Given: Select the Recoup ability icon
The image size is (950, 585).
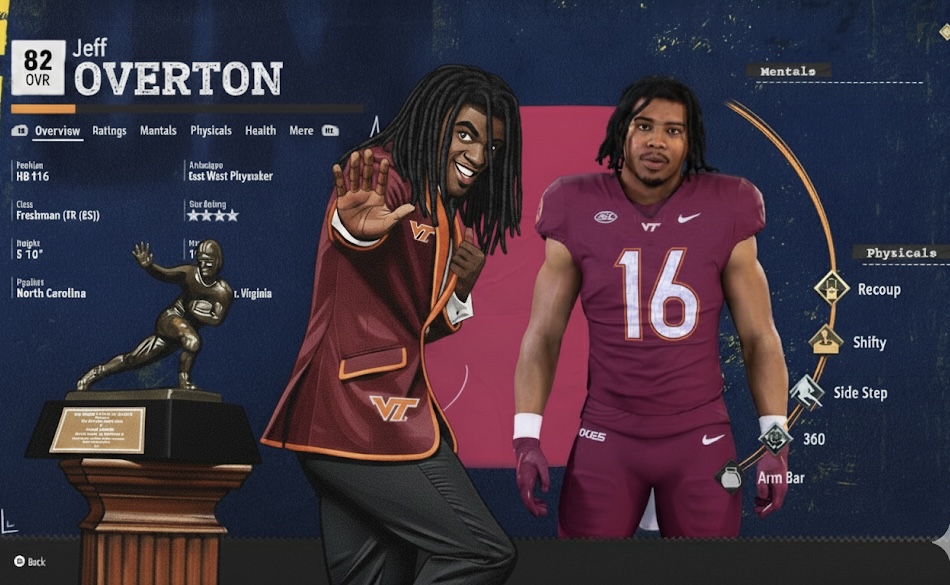Looking at the screenshot, I should (x=831, y=289).
